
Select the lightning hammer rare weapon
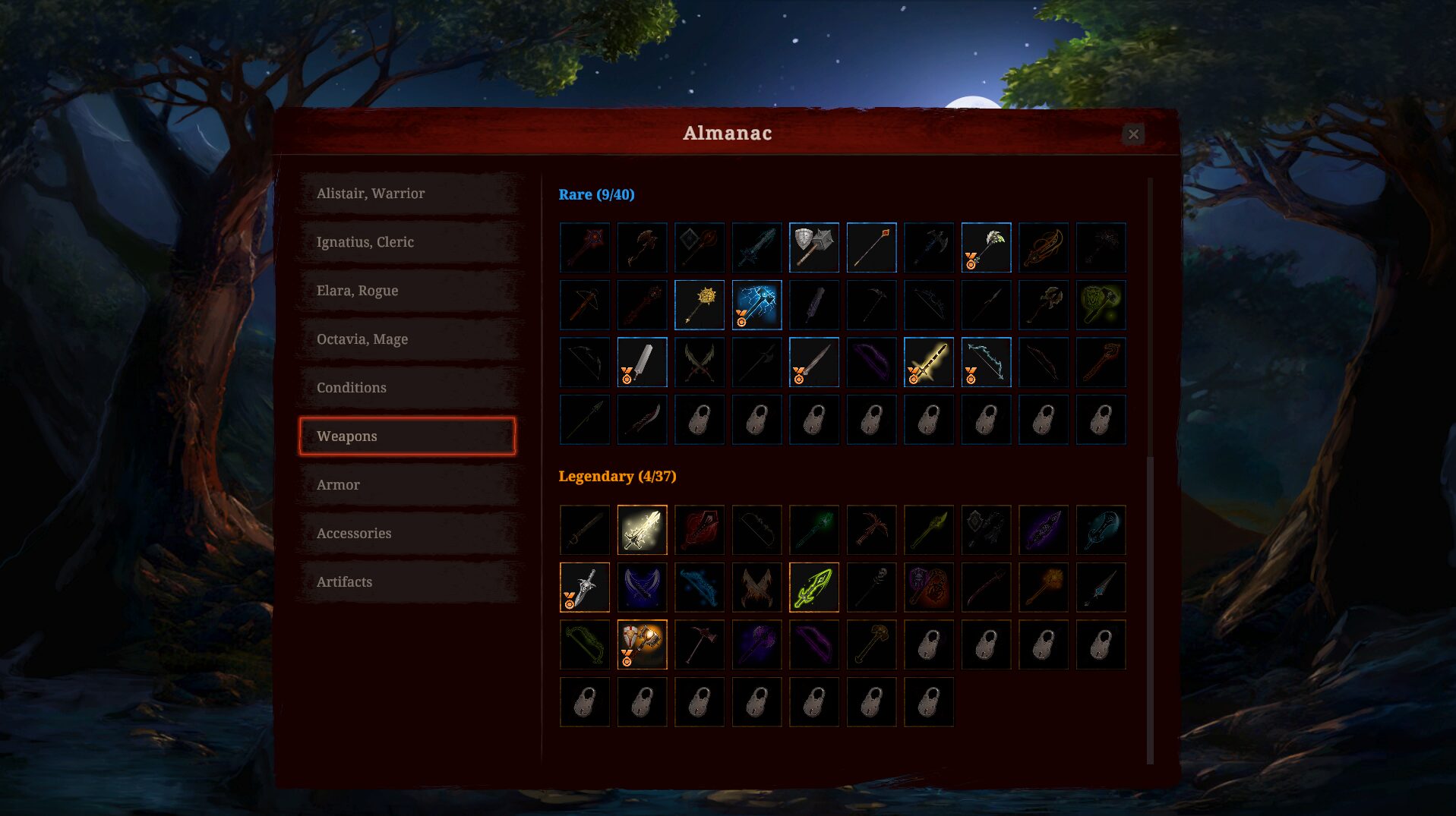pyautogui.click(x=756, y=305)
